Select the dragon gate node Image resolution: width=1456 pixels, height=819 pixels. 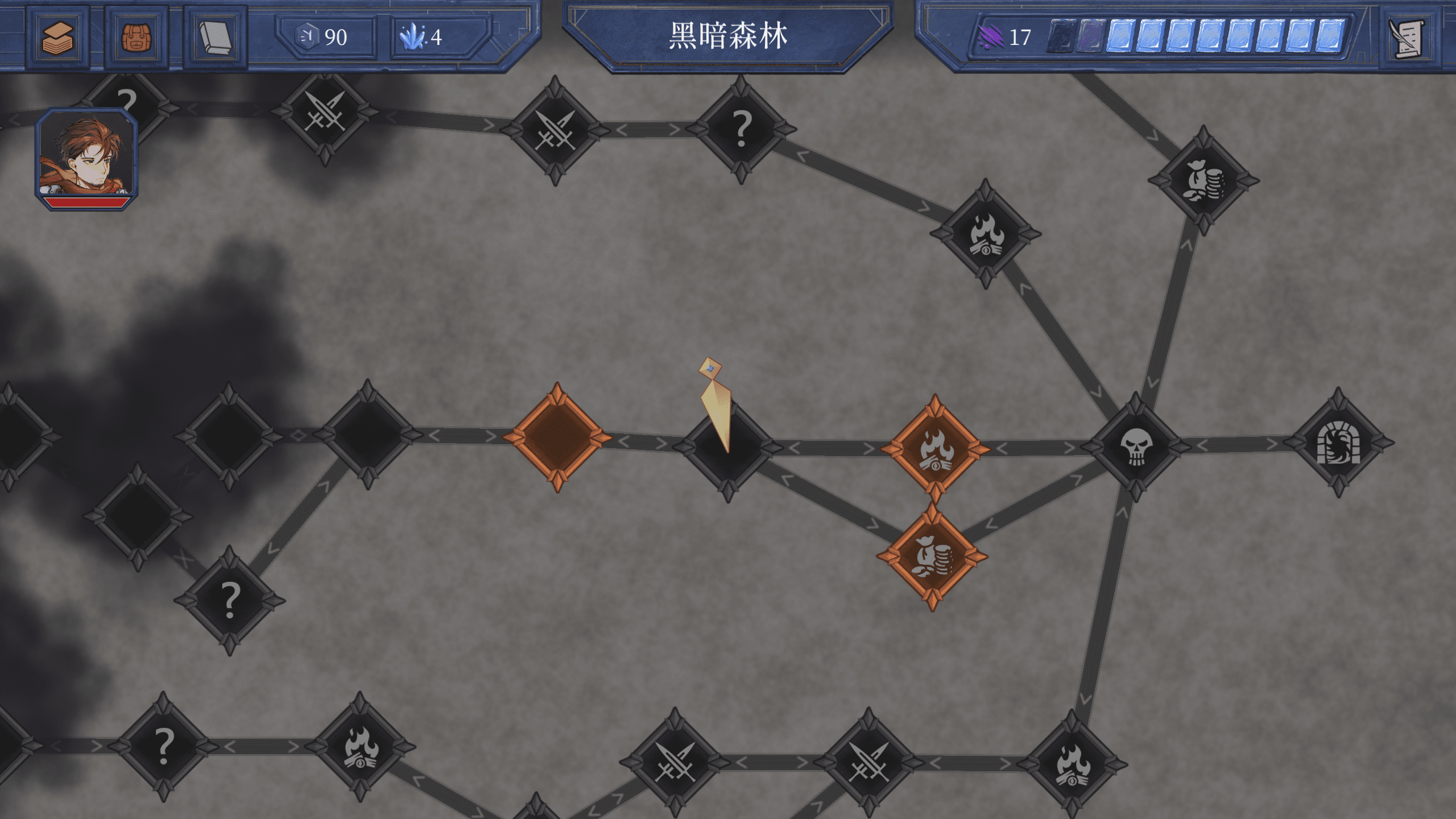(x=1338, y=442)
